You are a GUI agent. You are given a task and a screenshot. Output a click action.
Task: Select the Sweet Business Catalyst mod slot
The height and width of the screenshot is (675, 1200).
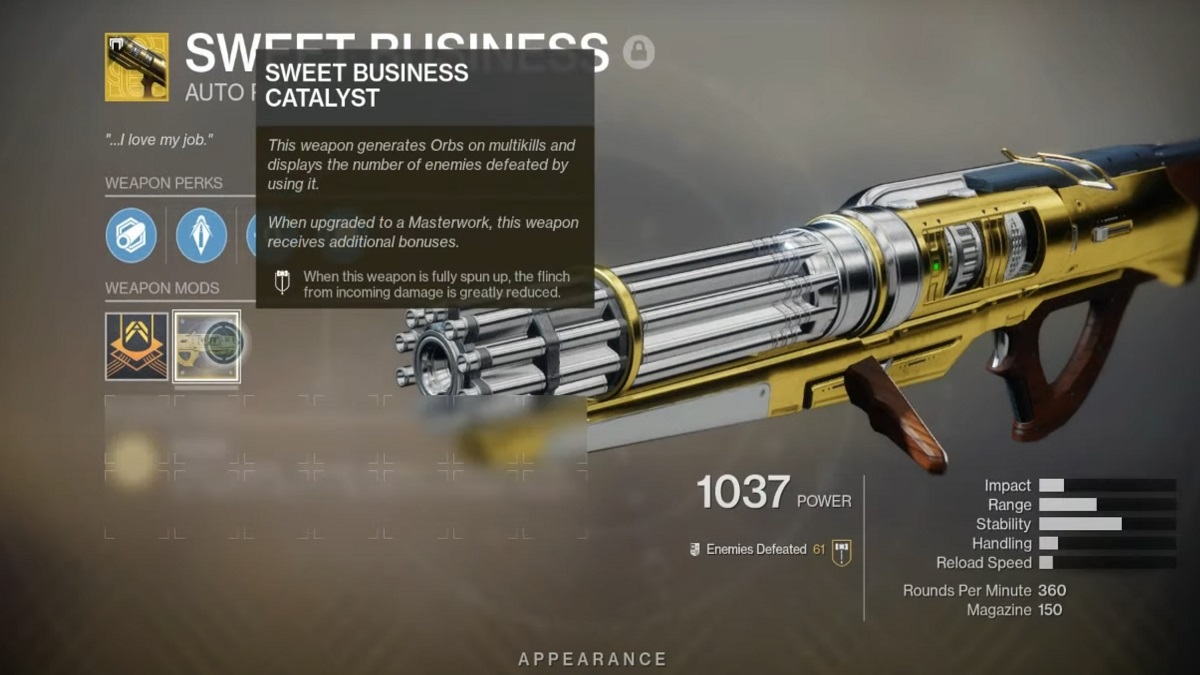(x=207, y=346)
